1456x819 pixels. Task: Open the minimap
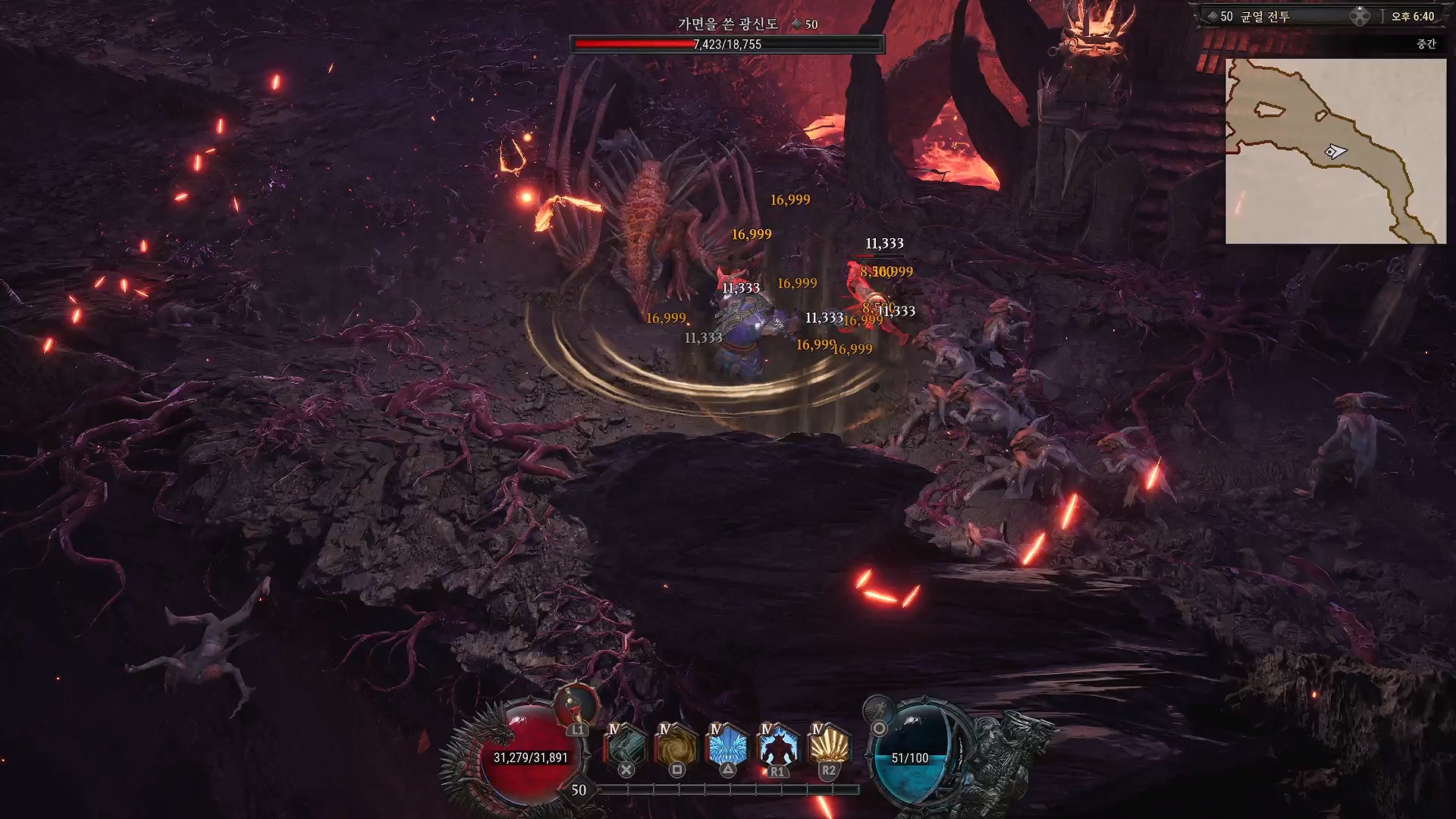click(1335, 152)
